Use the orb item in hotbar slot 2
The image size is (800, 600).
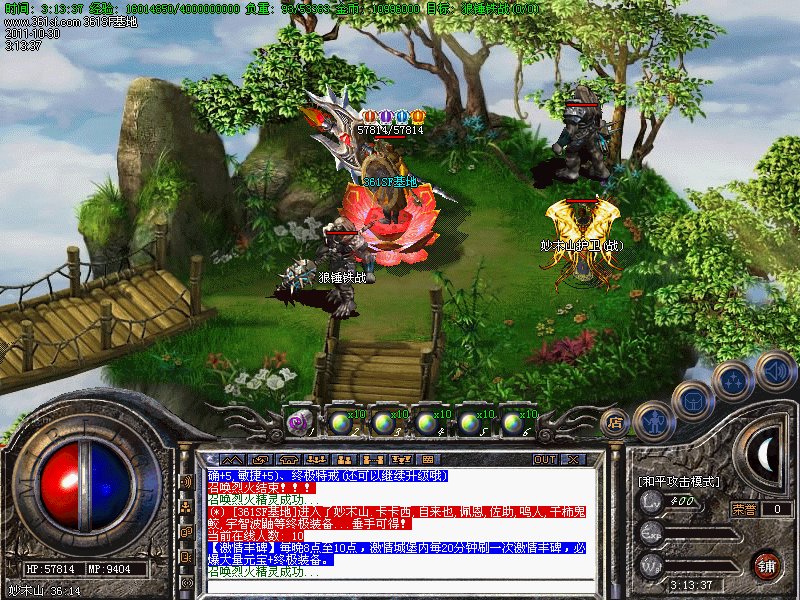point(339,423)
